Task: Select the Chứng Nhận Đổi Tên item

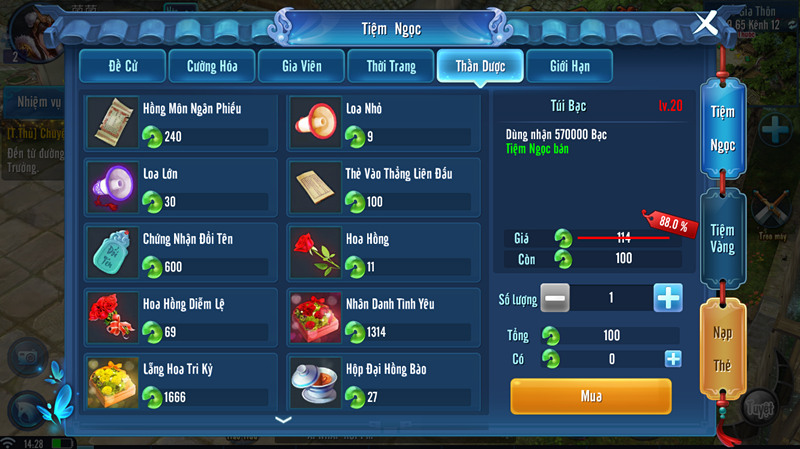Action: [178, 254]
